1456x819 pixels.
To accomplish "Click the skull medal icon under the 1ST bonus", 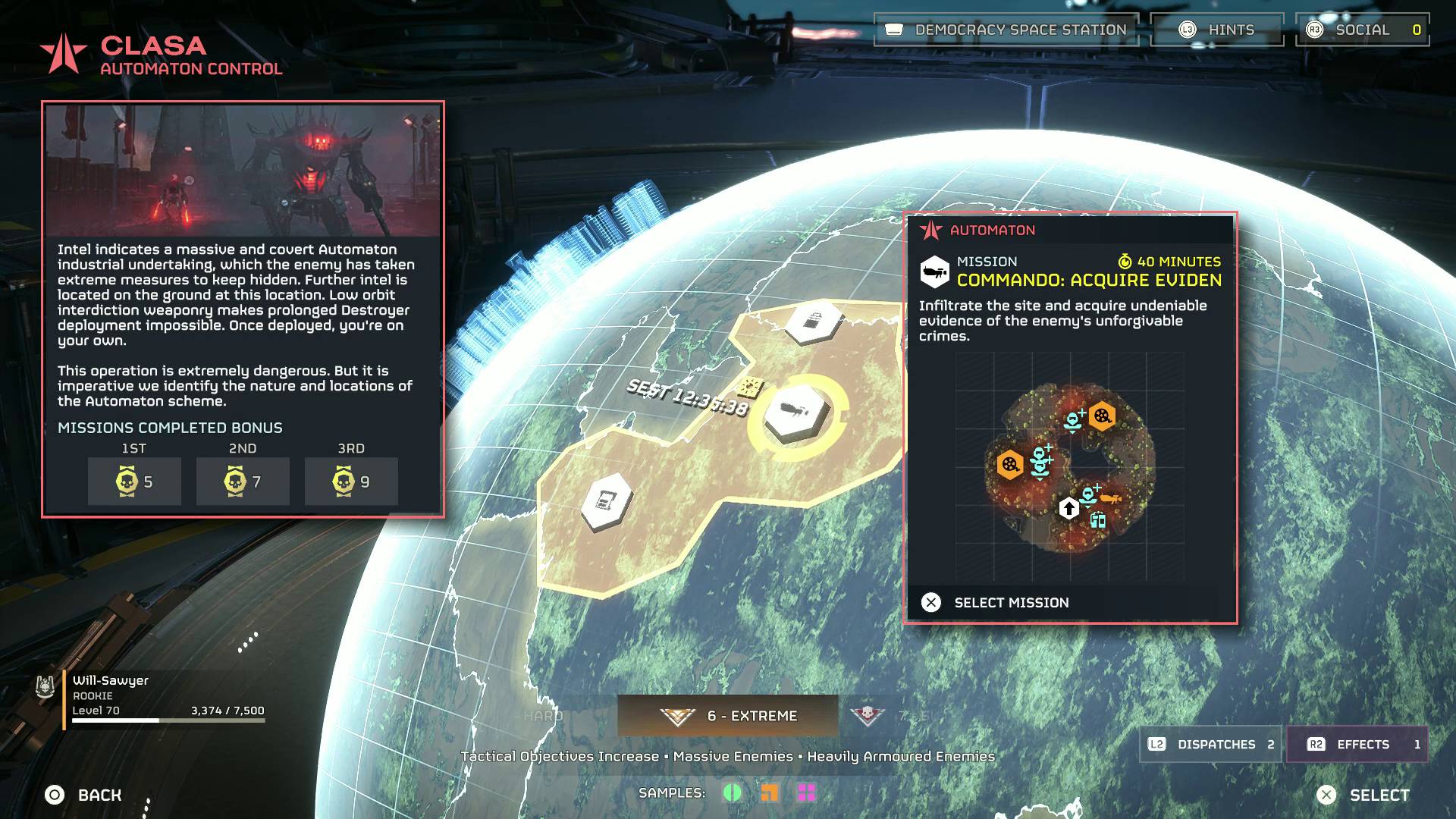I will [x=127, y=481].
